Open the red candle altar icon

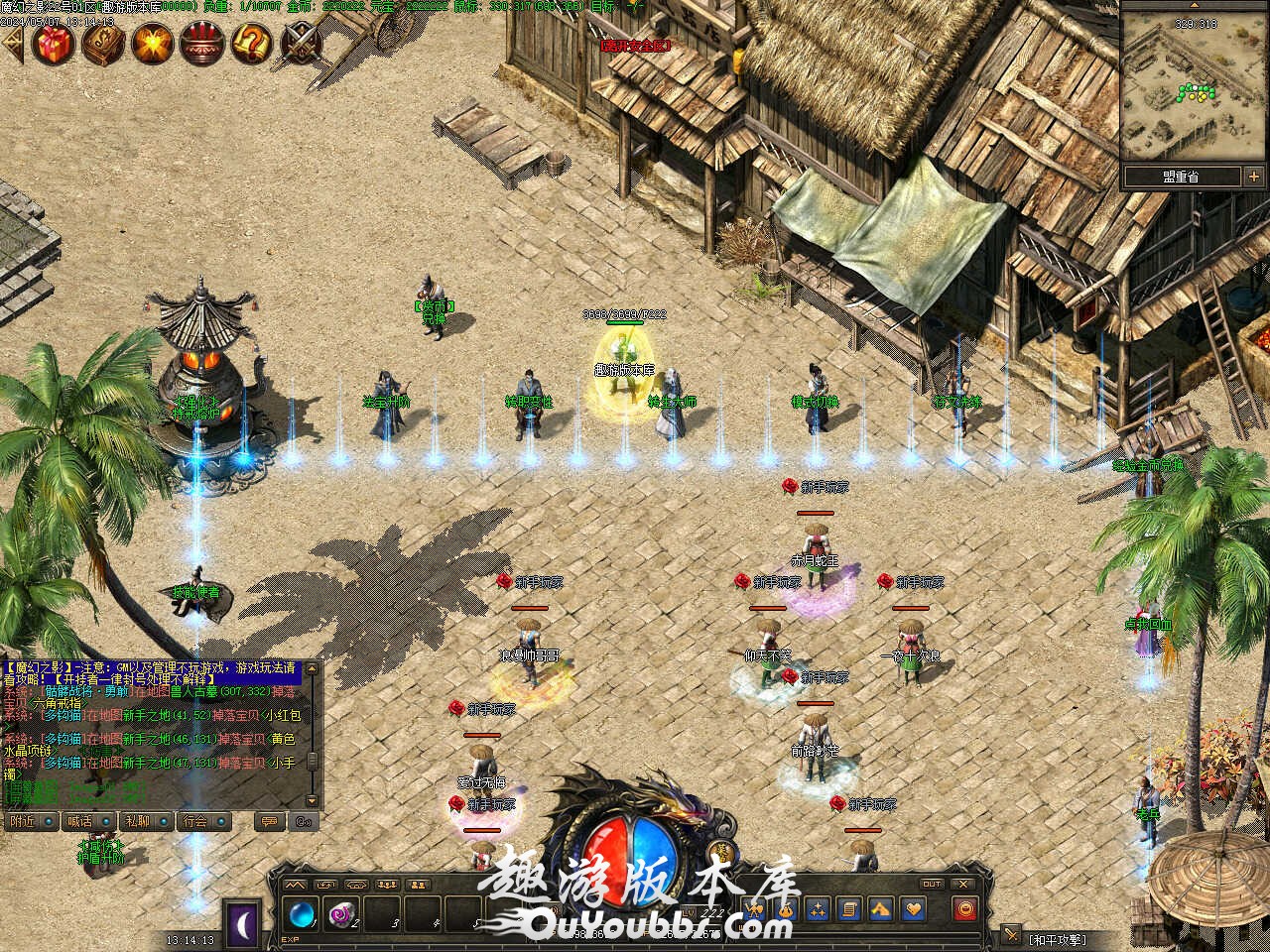pyautogui.click(x=202, y=44)
